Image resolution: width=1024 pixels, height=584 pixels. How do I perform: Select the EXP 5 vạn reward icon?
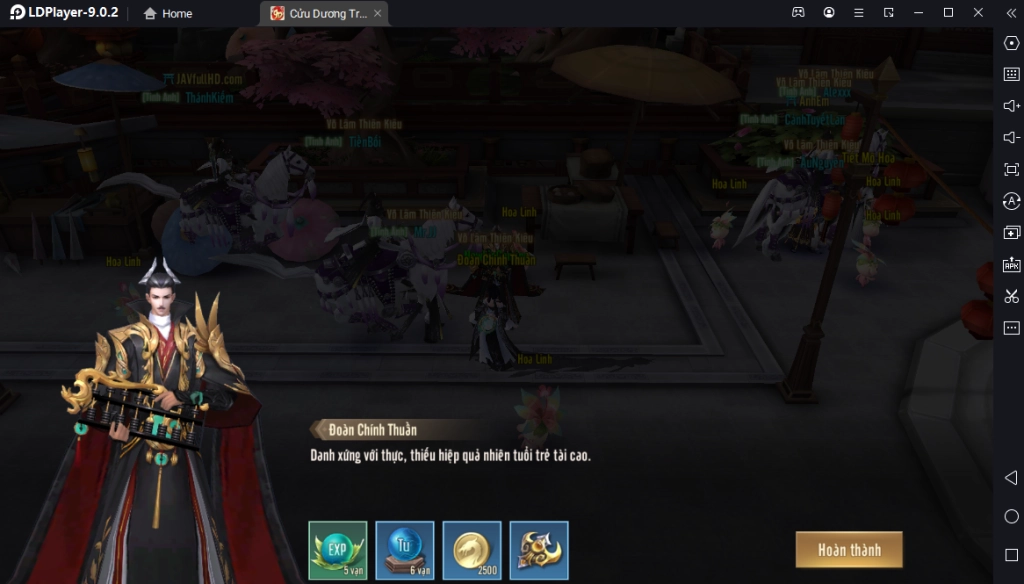click(338, 550)
